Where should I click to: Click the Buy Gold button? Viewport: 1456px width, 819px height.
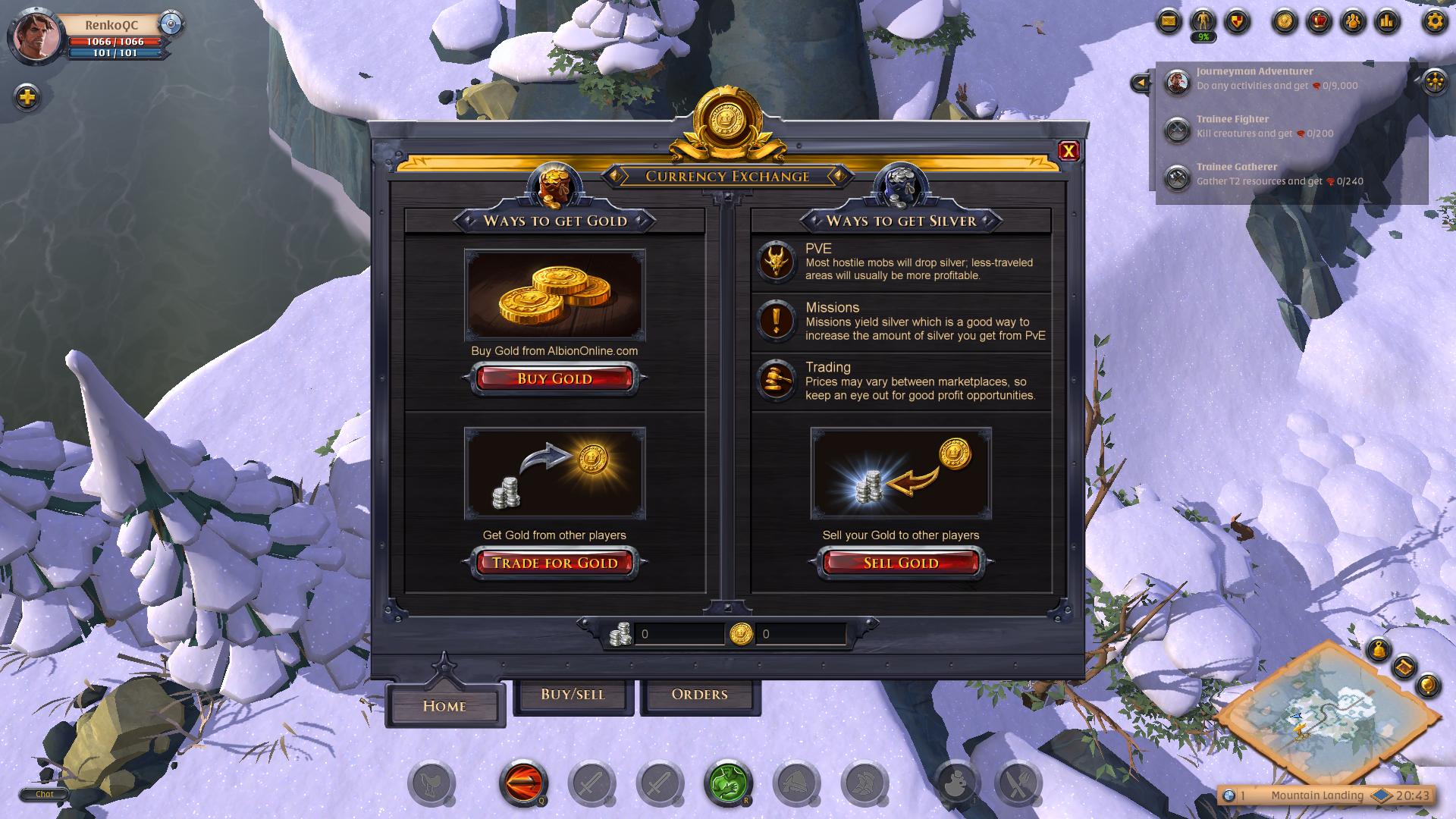tap(554, 378)
